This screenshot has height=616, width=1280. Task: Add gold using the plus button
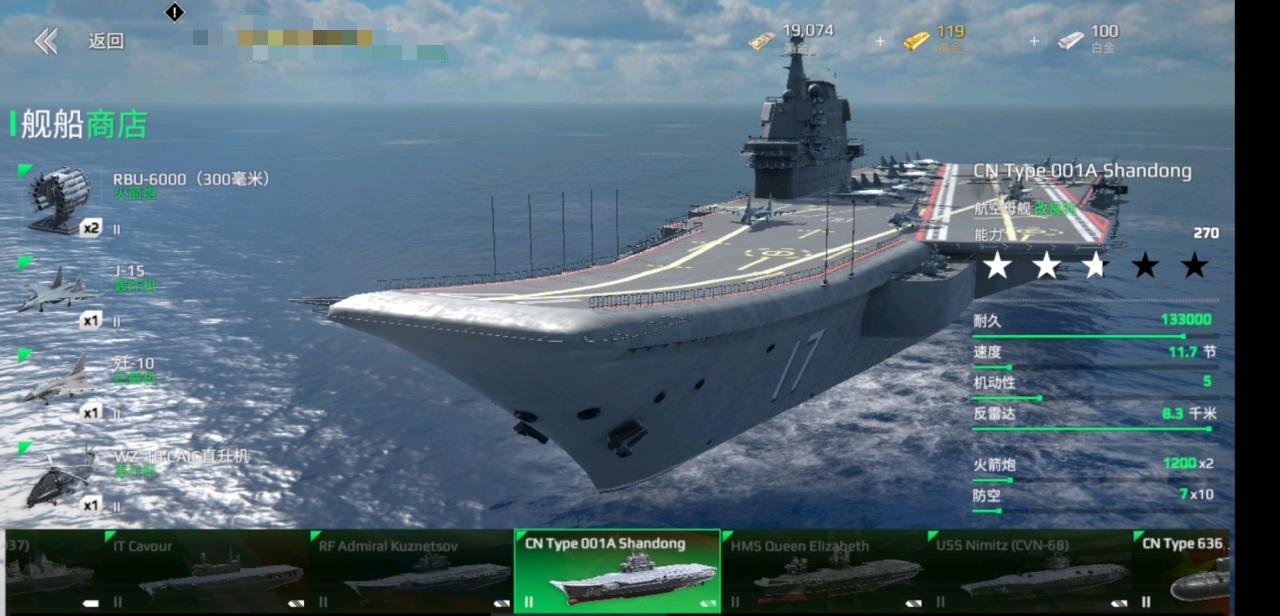click(x=880, y=41)
